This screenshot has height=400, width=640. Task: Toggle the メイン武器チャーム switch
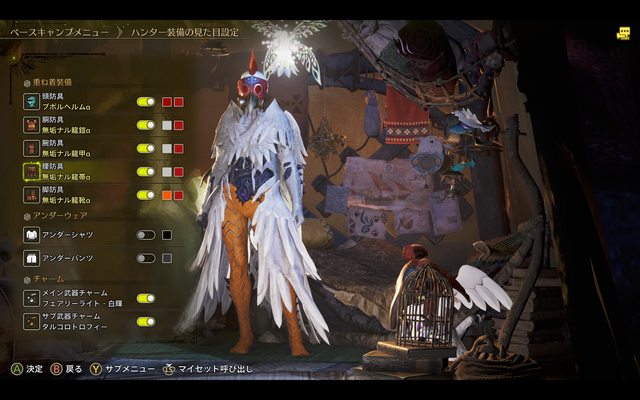(x=146, y=298)
